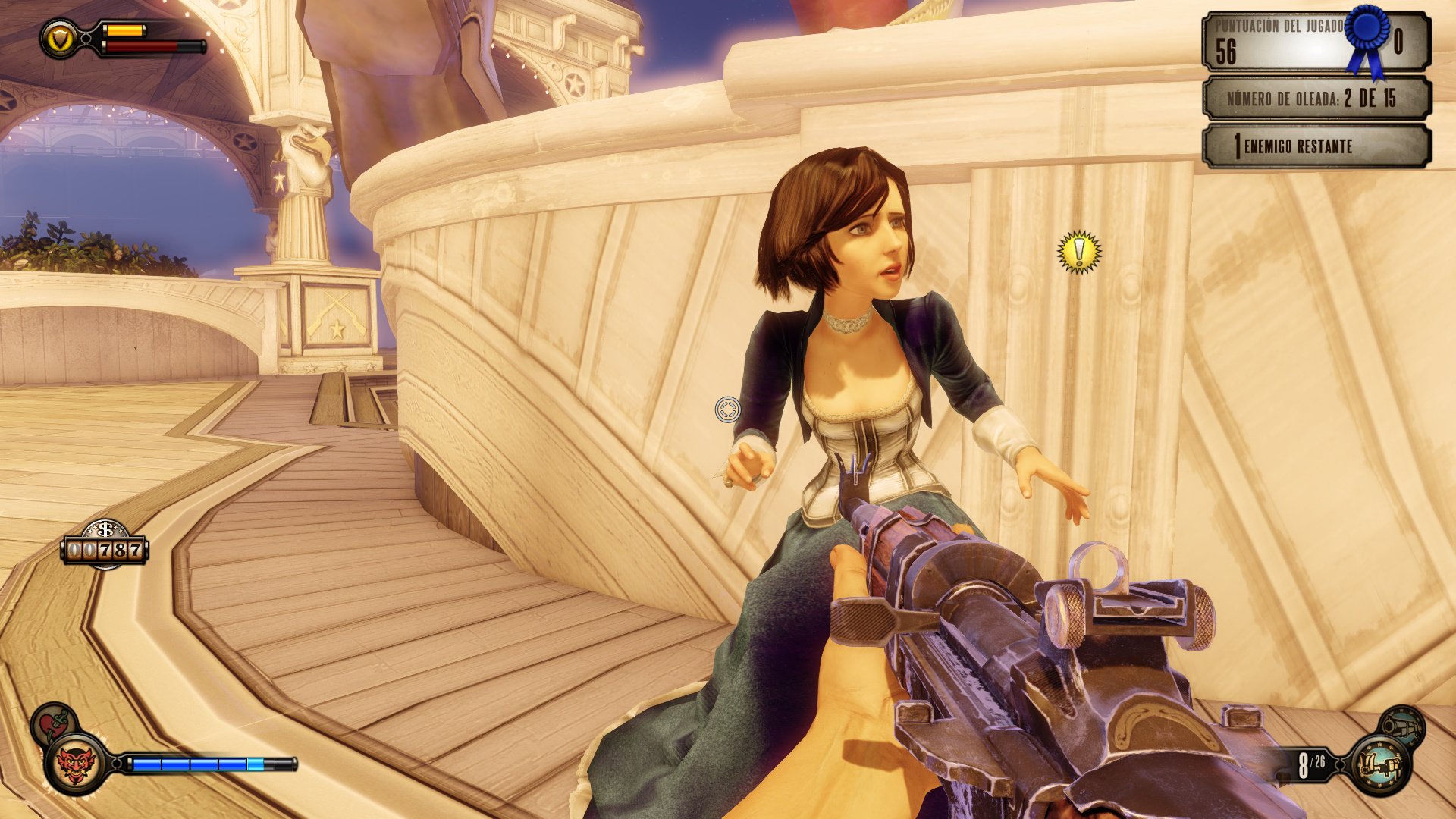Click the 'Enemigo restante' tracker panel
This screenshot has width=1456, height=819.
click(x=1316, y=146)
